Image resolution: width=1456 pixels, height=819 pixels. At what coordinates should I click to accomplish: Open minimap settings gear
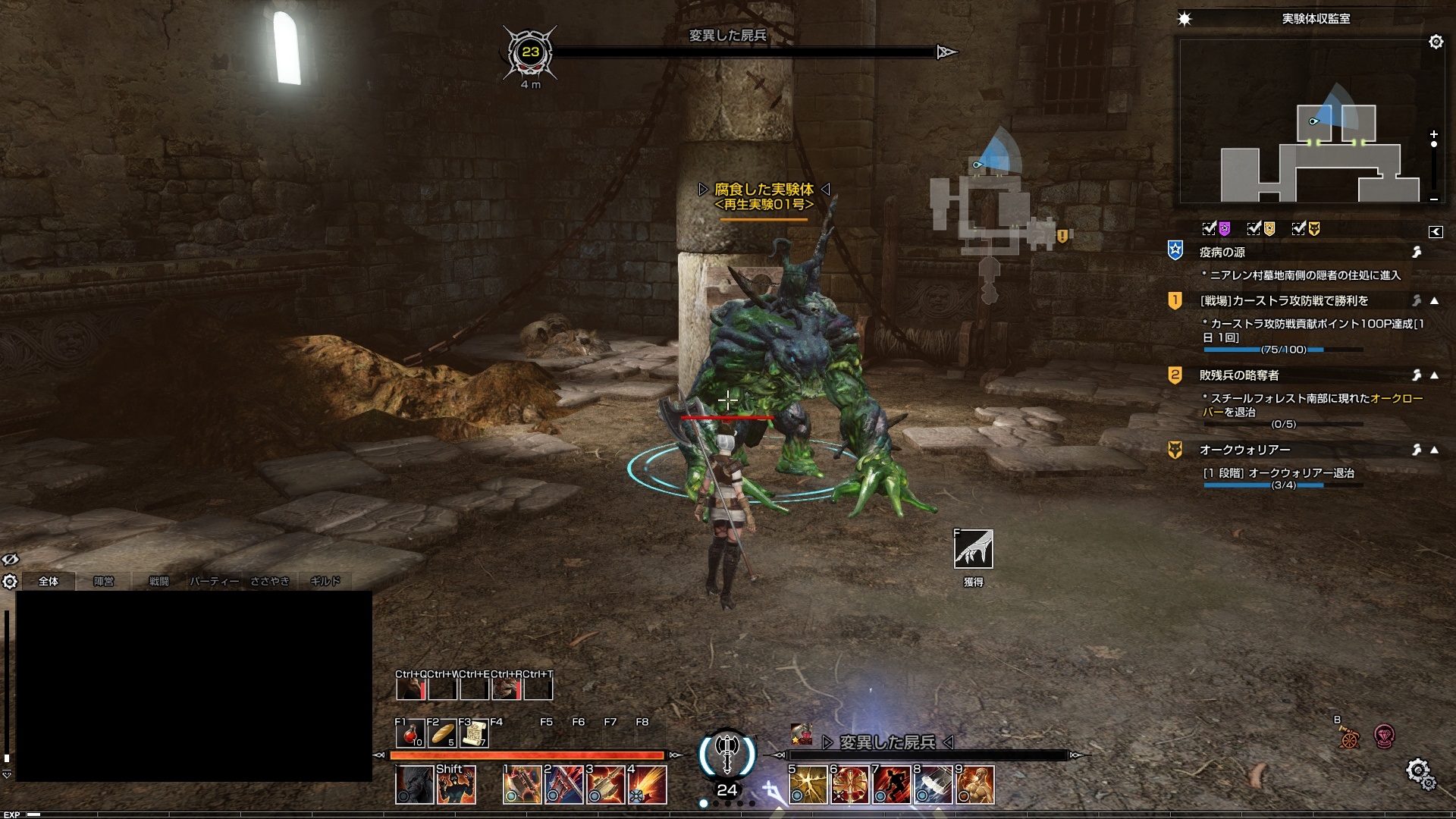pyautogui.click(x=1436, y=42)
